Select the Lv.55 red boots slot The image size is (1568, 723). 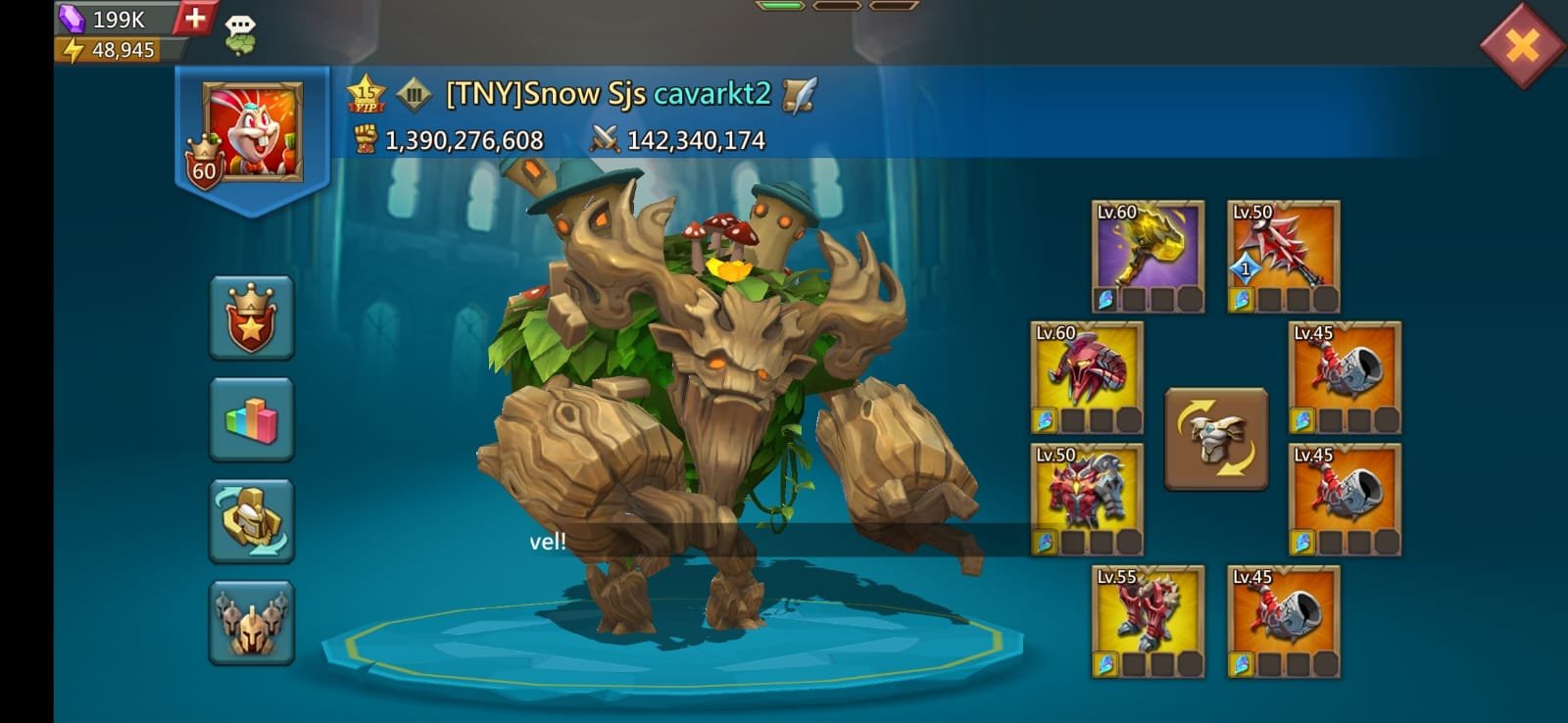point(1148,621)
